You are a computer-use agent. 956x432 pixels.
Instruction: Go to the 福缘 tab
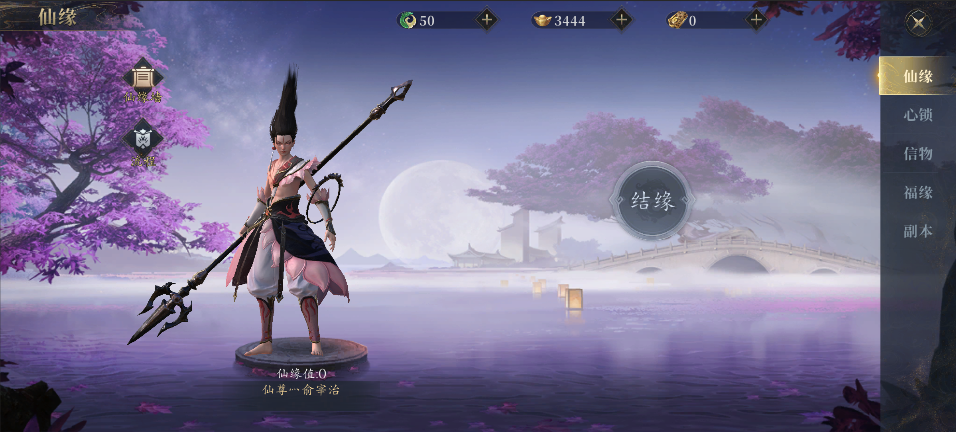coord(917,192)
